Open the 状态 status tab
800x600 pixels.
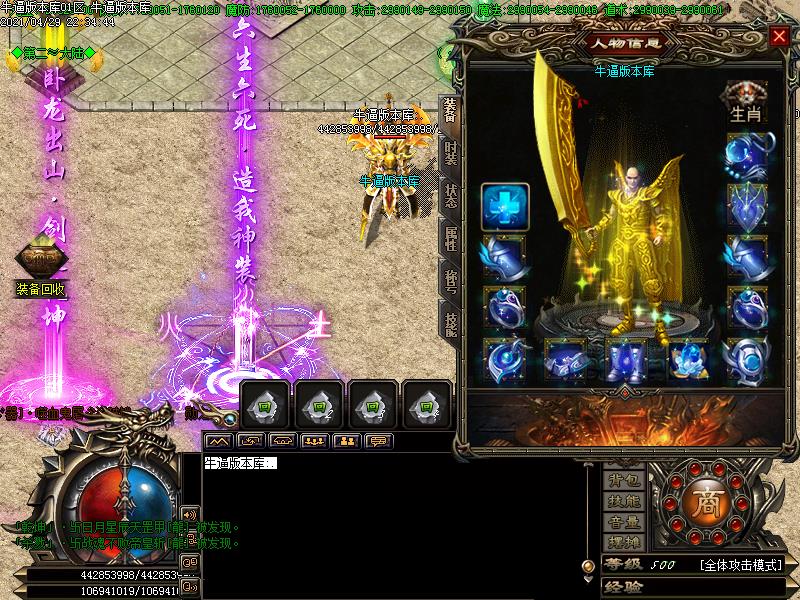[x=451, y=198]
